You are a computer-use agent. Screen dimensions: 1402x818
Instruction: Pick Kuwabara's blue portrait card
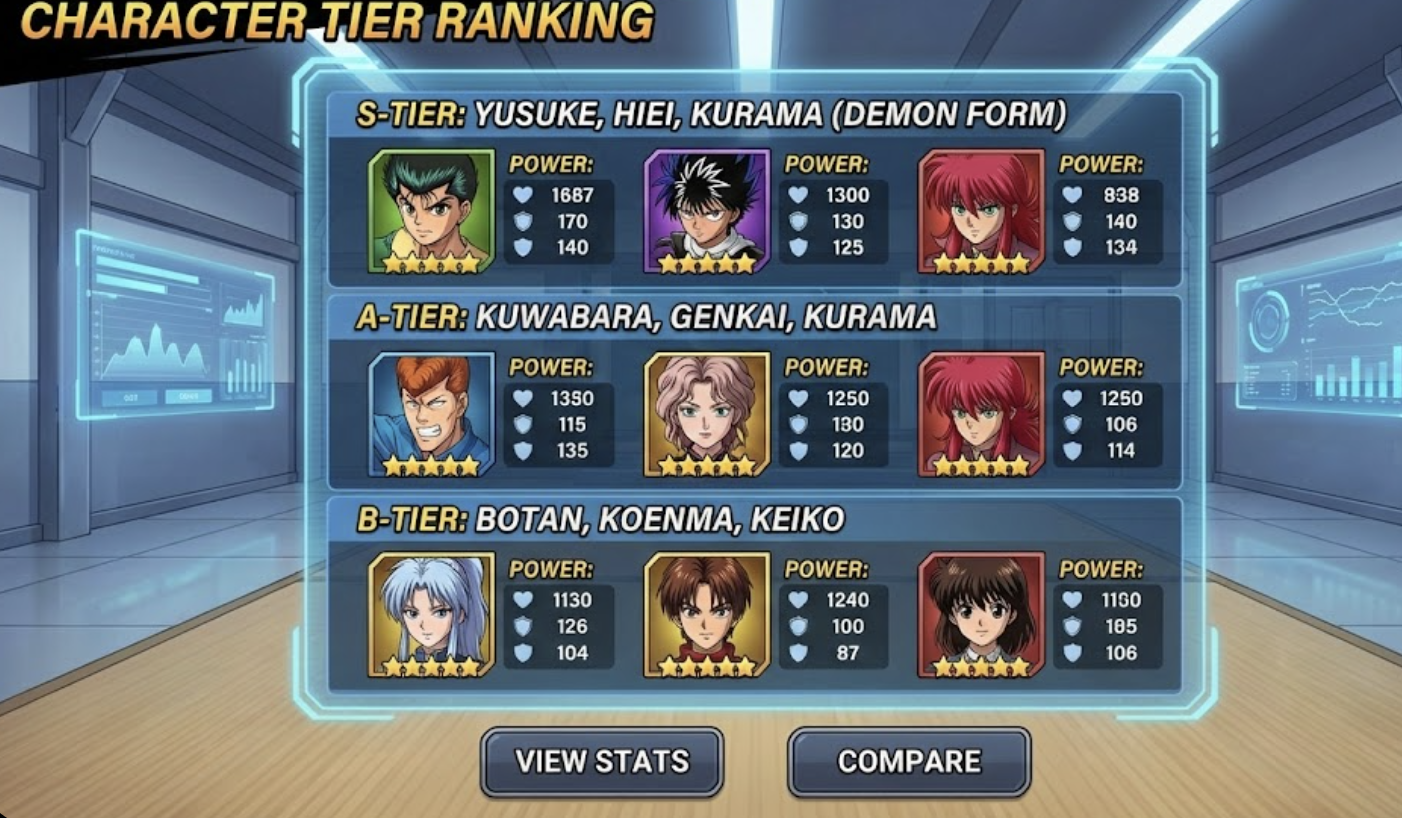point(431,414)
